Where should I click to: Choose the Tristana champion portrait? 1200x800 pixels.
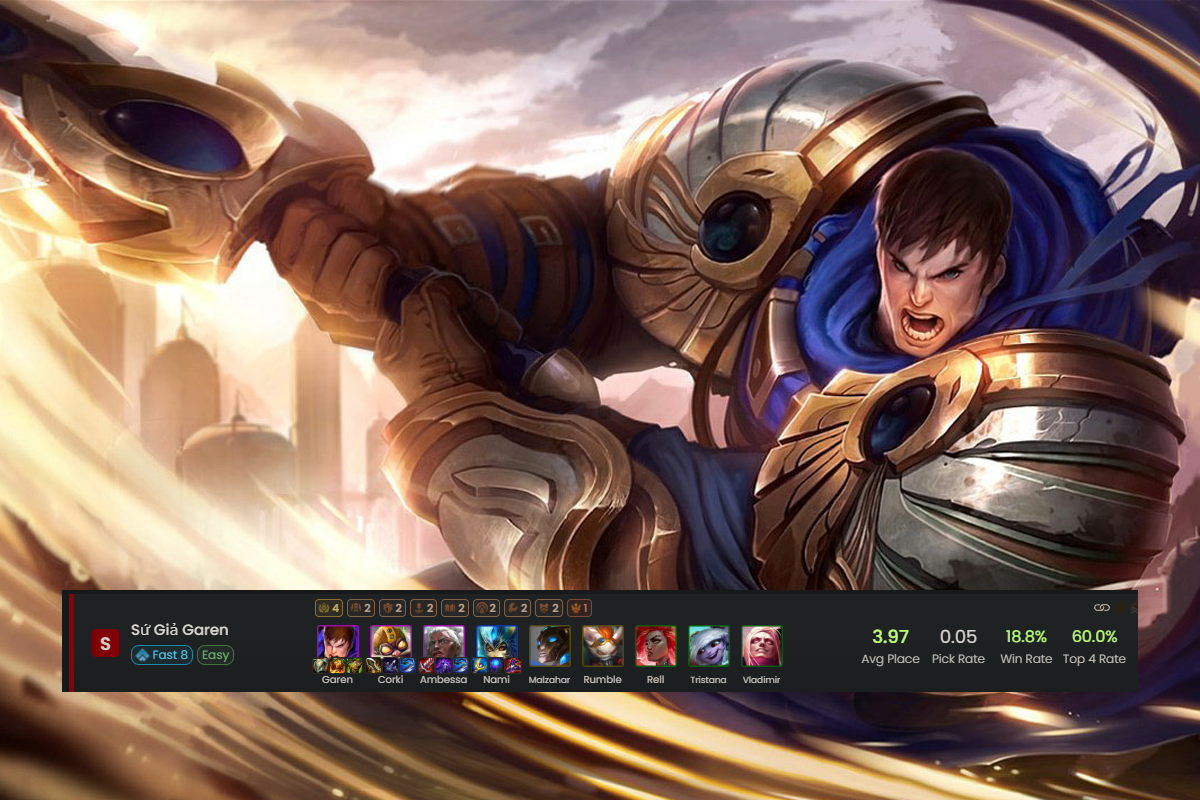[708, 645]
